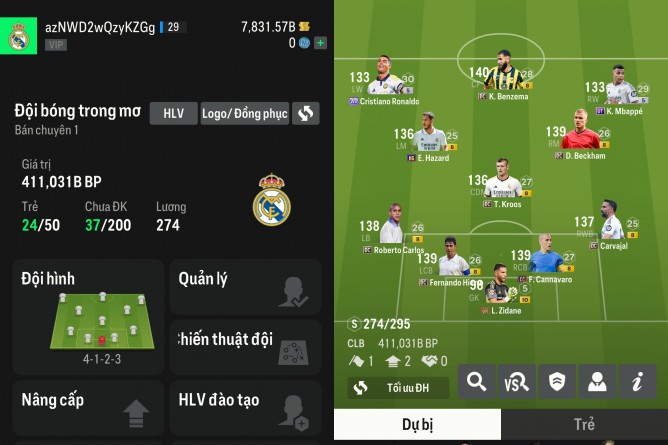This screenshot has height=445, width=668.
Task: Switch to the Trẻ tab
Action: pos(584,424)
